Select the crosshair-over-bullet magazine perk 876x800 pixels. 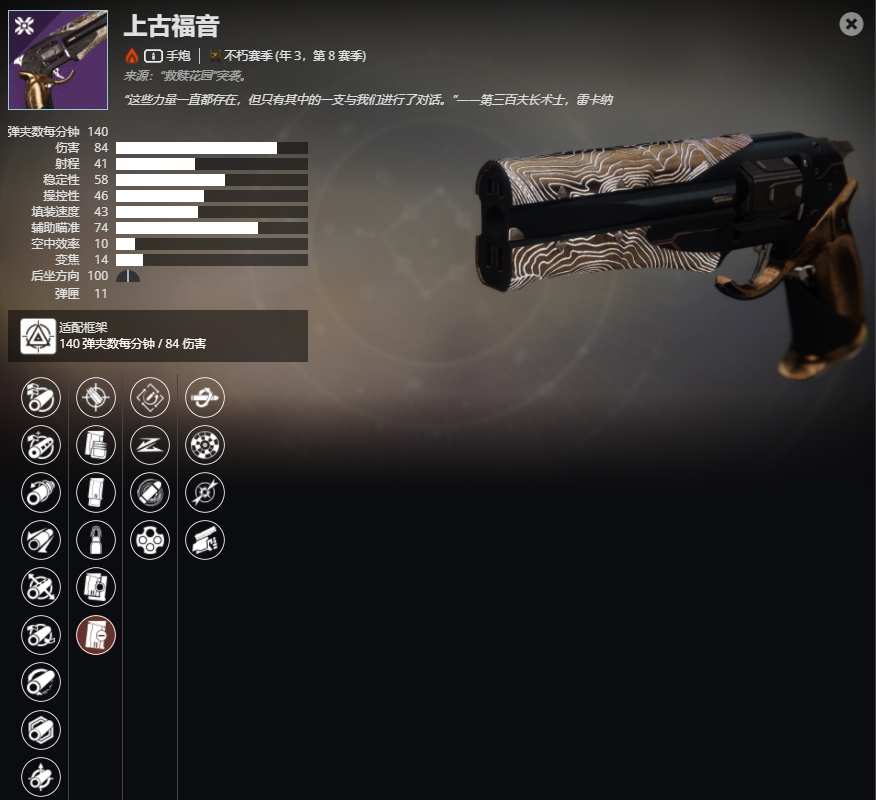tap(96, 397)
